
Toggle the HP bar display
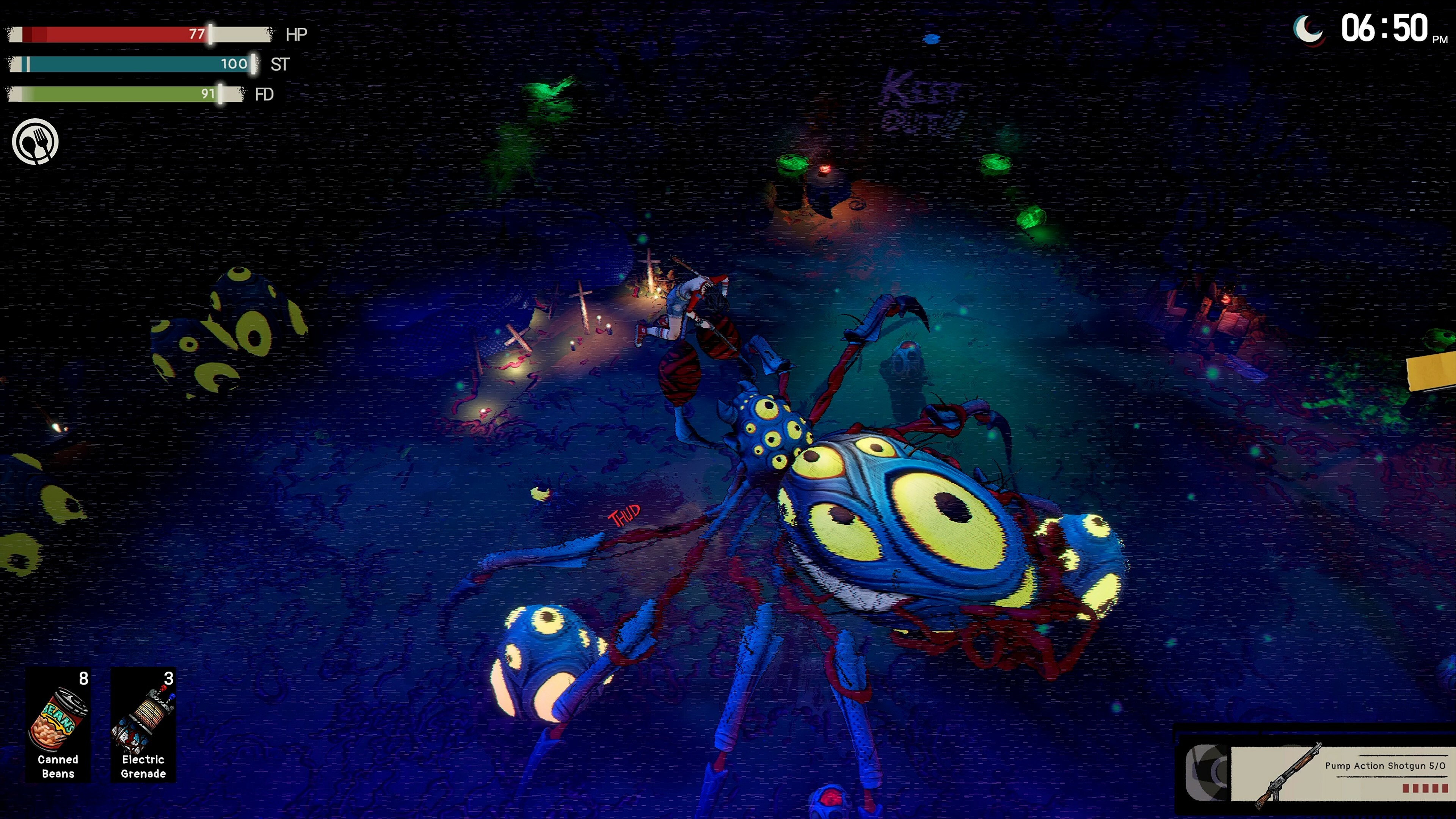pyautogui.click(x=138, y=34)
